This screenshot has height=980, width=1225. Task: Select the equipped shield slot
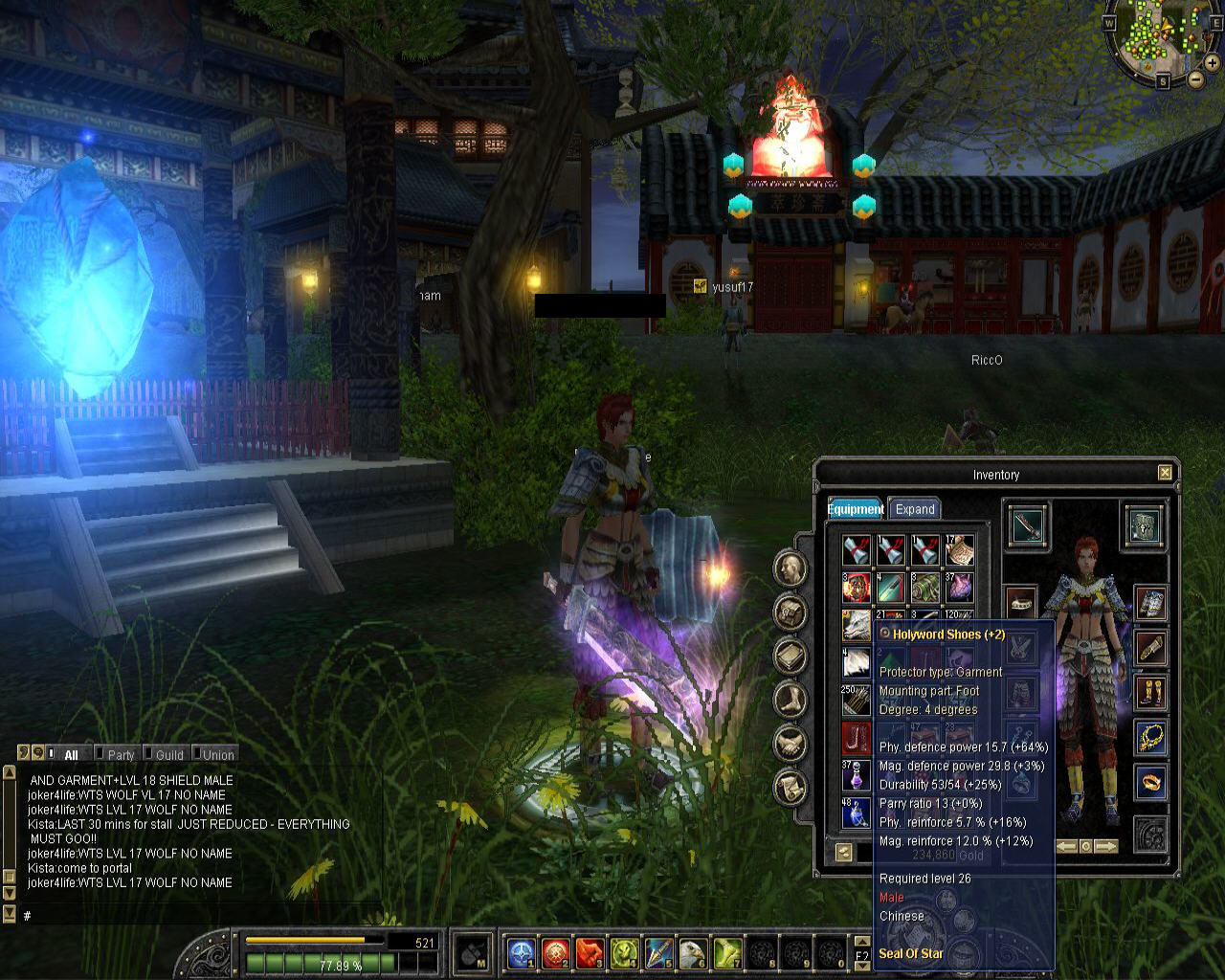tap(1145, 526)
